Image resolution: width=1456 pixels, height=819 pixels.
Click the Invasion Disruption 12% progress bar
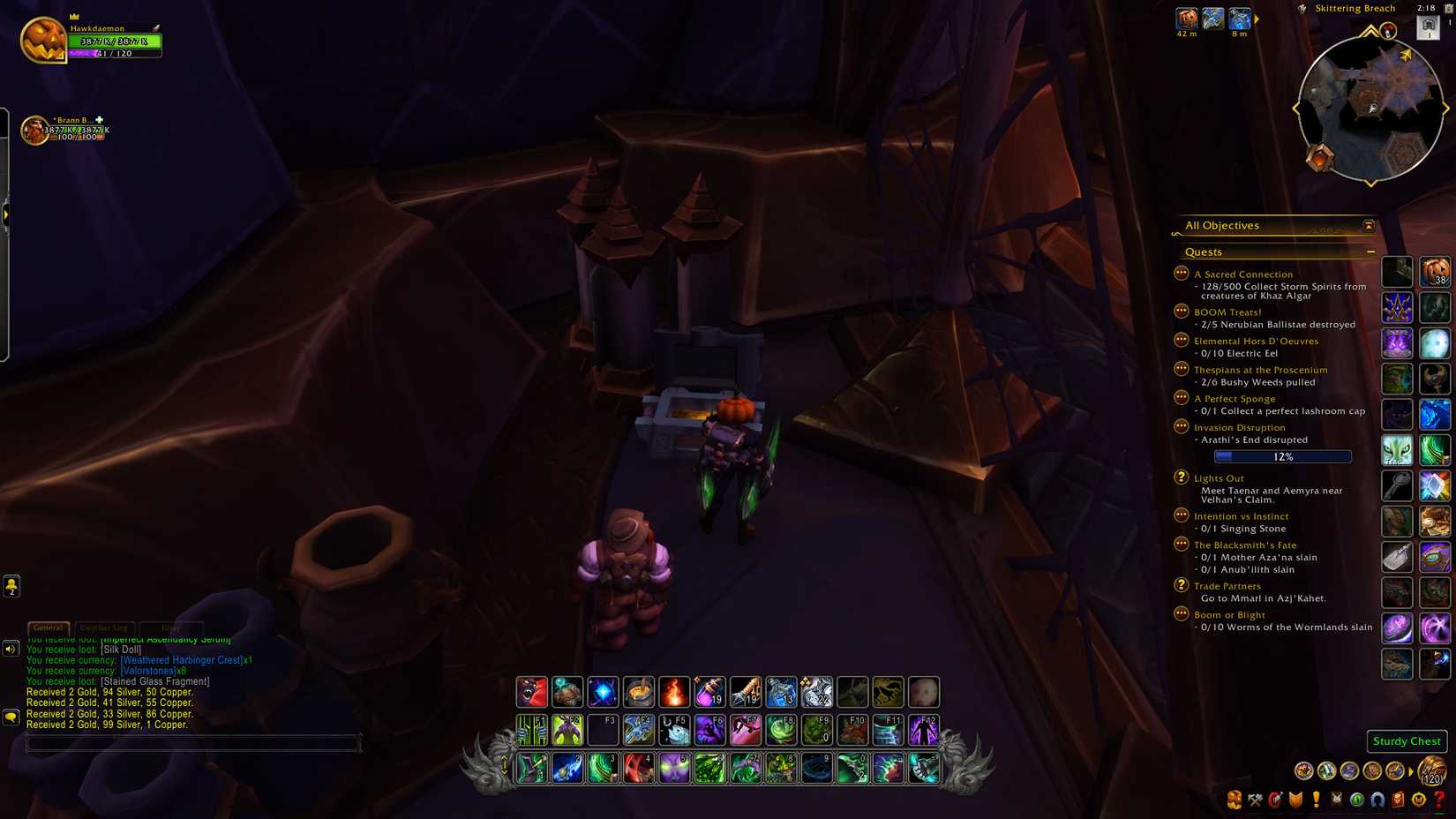(1281, 456)
